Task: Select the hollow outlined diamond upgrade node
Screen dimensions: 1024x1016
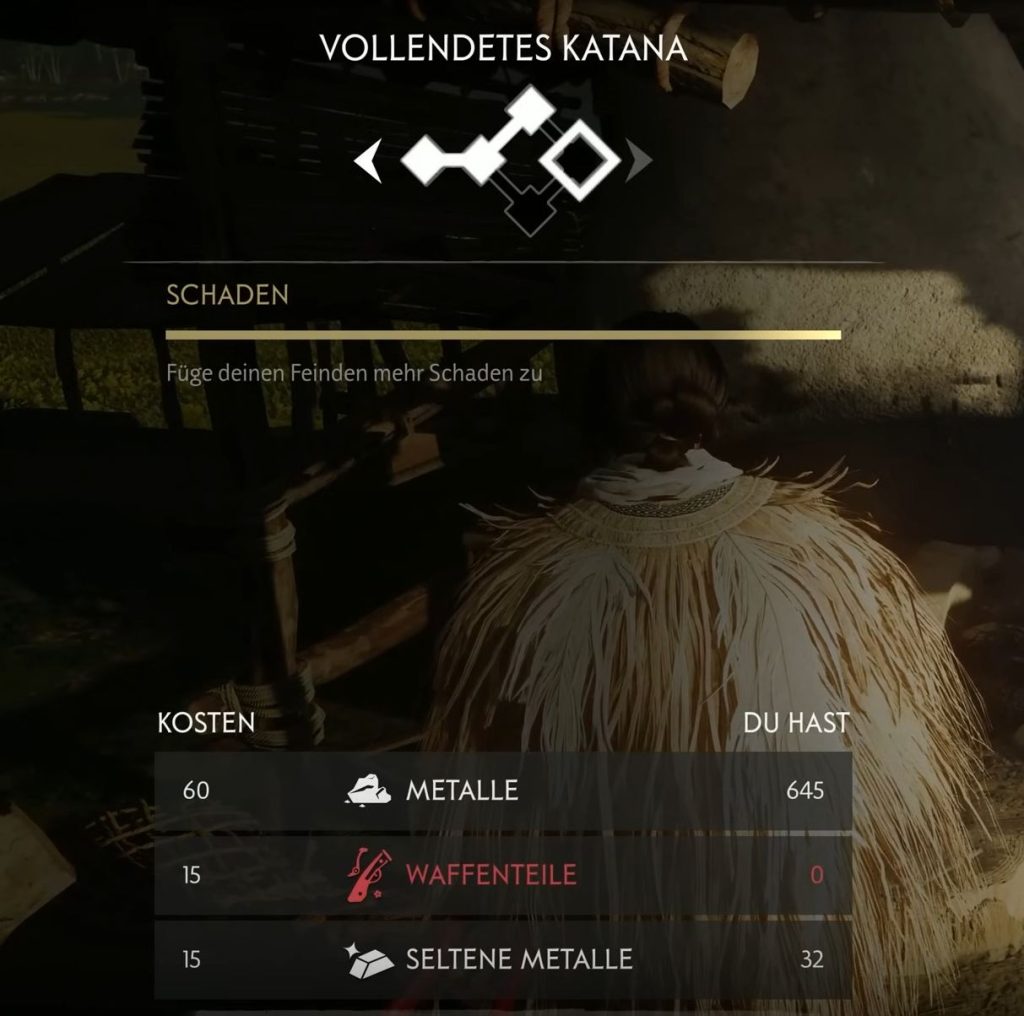Action: click(580, 159)
